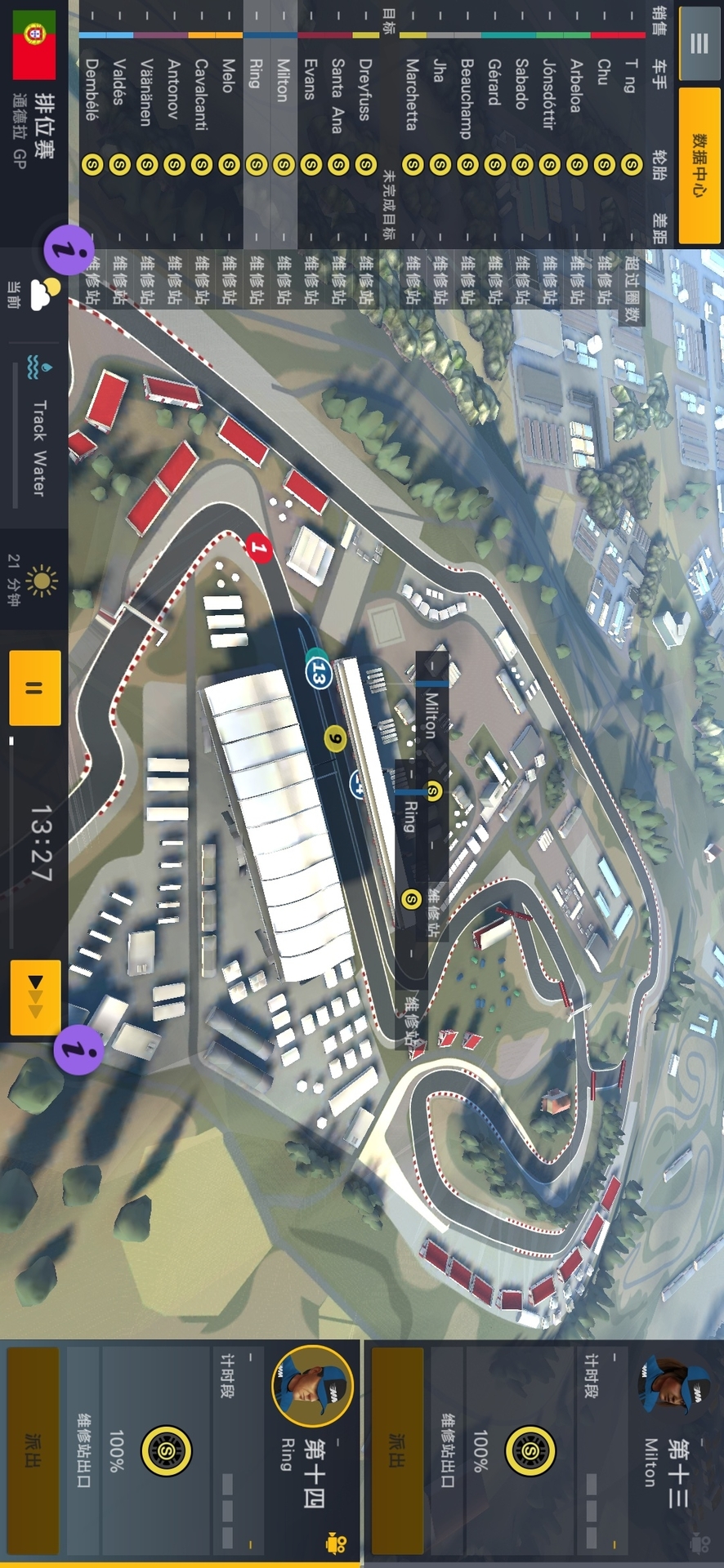Screen dimensions: 724x1568
Task: Send out Milton with the 派出 button
Action: tap(397, 1450)
